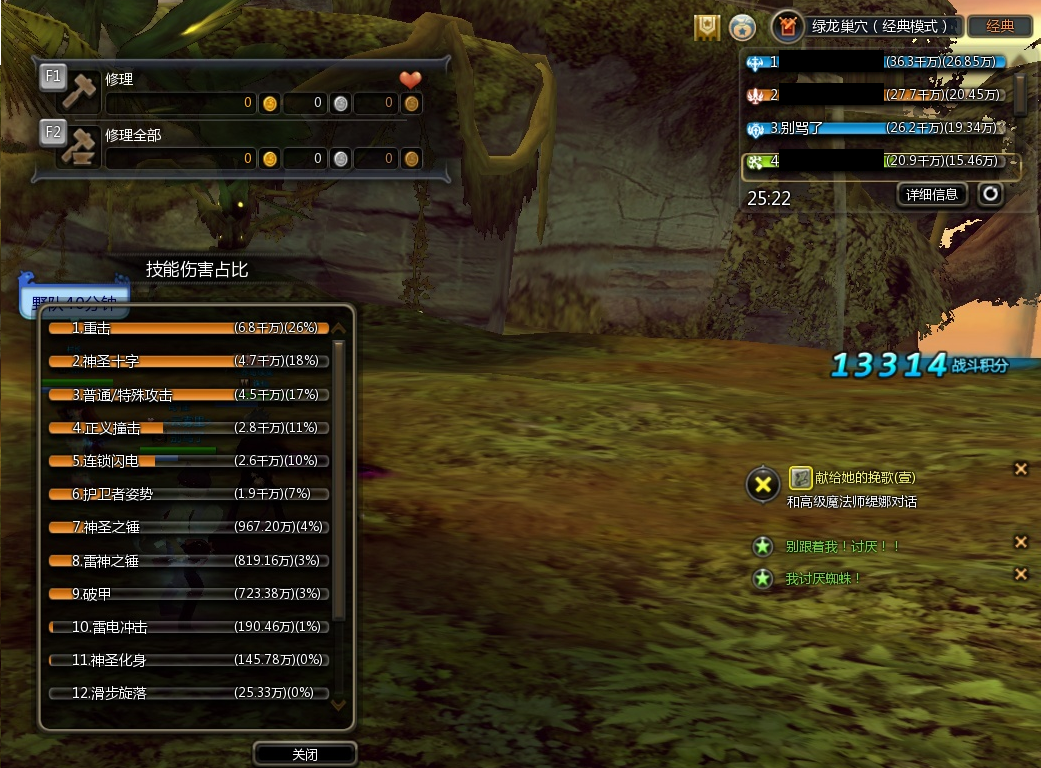The height and width of the screenshot is (768, 1041).
Task: Choose the F1 修理 hammer option
Action: pyautogui.click(x=78, y=89)
